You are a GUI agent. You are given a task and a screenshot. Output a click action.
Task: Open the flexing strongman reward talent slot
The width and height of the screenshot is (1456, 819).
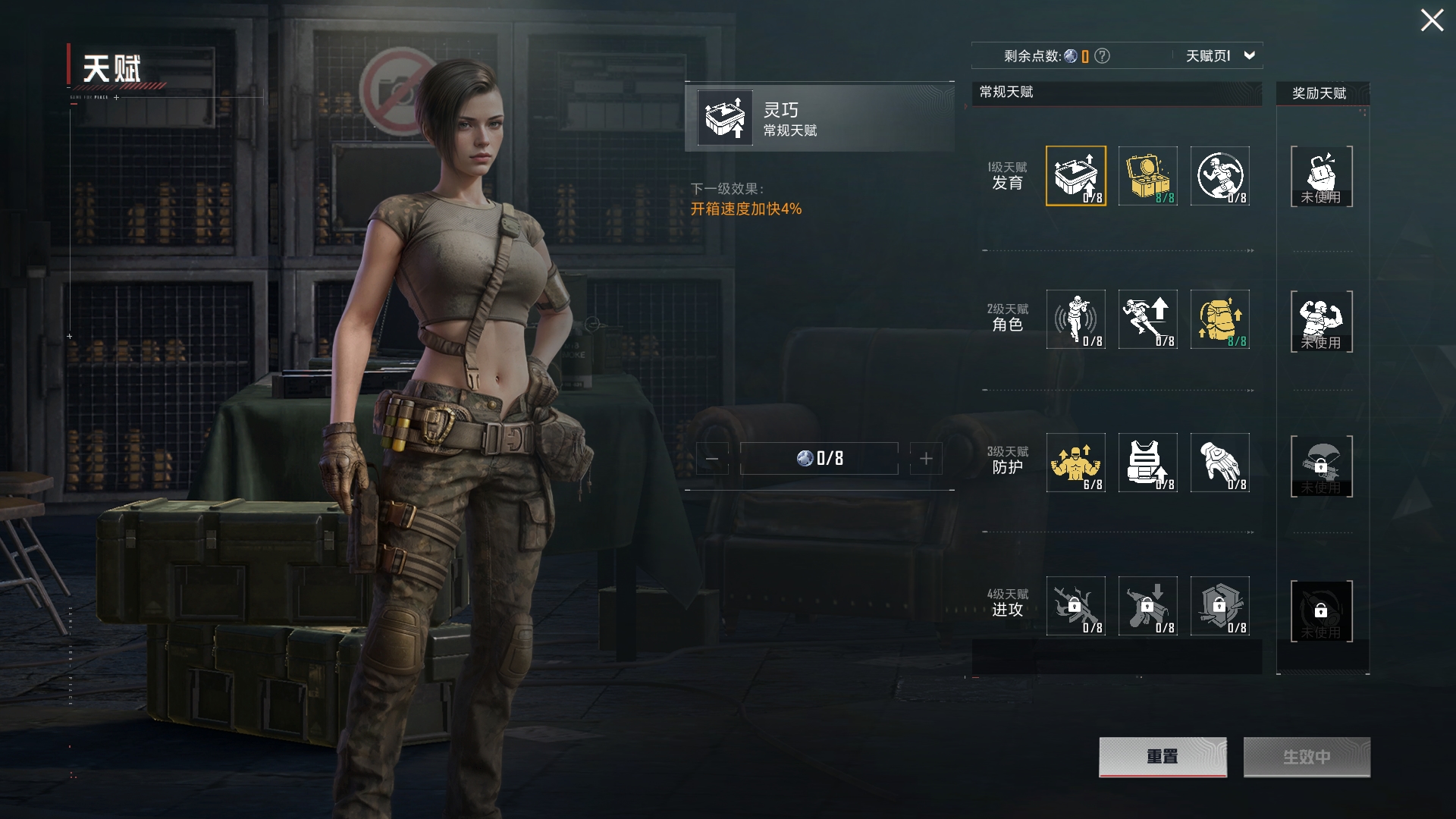[1321, 321]
